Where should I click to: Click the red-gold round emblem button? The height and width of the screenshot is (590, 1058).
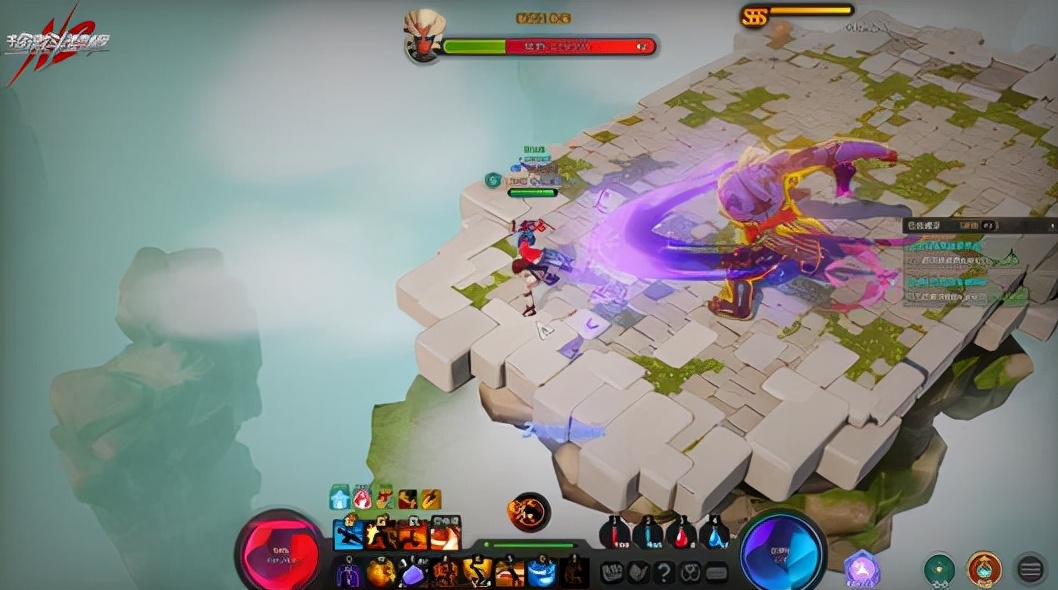984,569
